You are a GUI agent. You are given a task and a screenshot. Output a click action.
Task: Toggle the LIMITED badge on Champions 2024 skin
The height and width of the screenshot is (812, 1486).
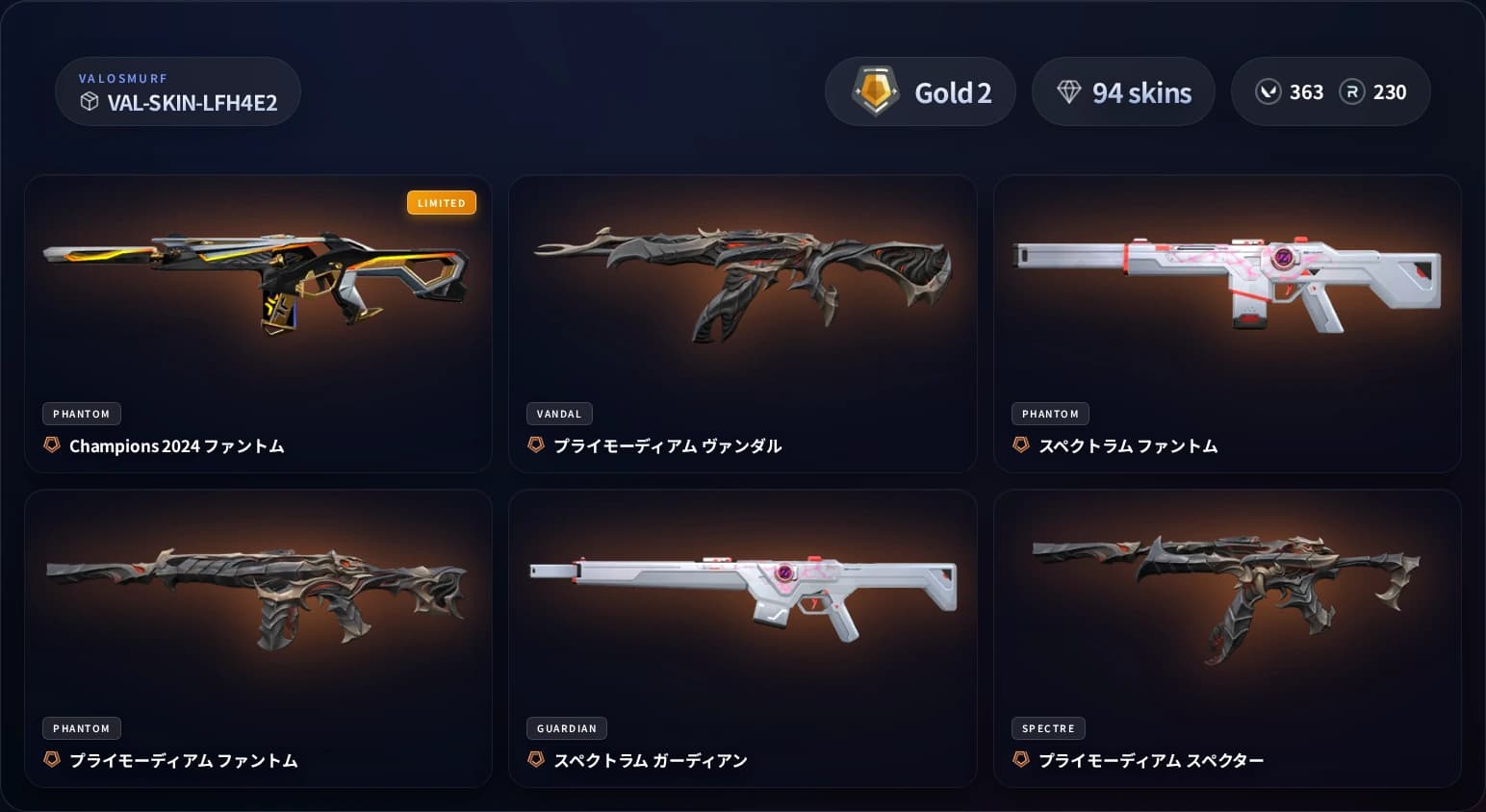[442, 202]
